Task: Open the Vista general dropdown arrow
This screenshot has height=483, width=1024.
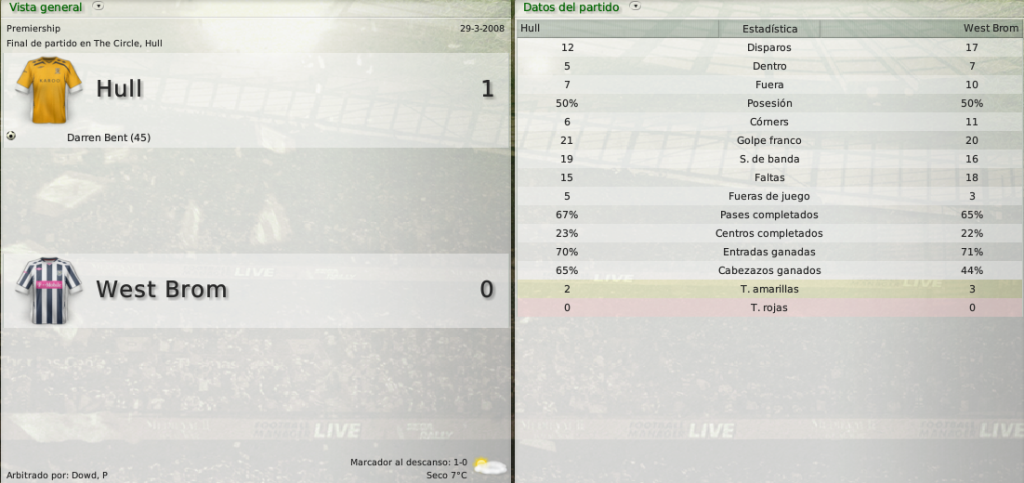Action: (98, 6)
